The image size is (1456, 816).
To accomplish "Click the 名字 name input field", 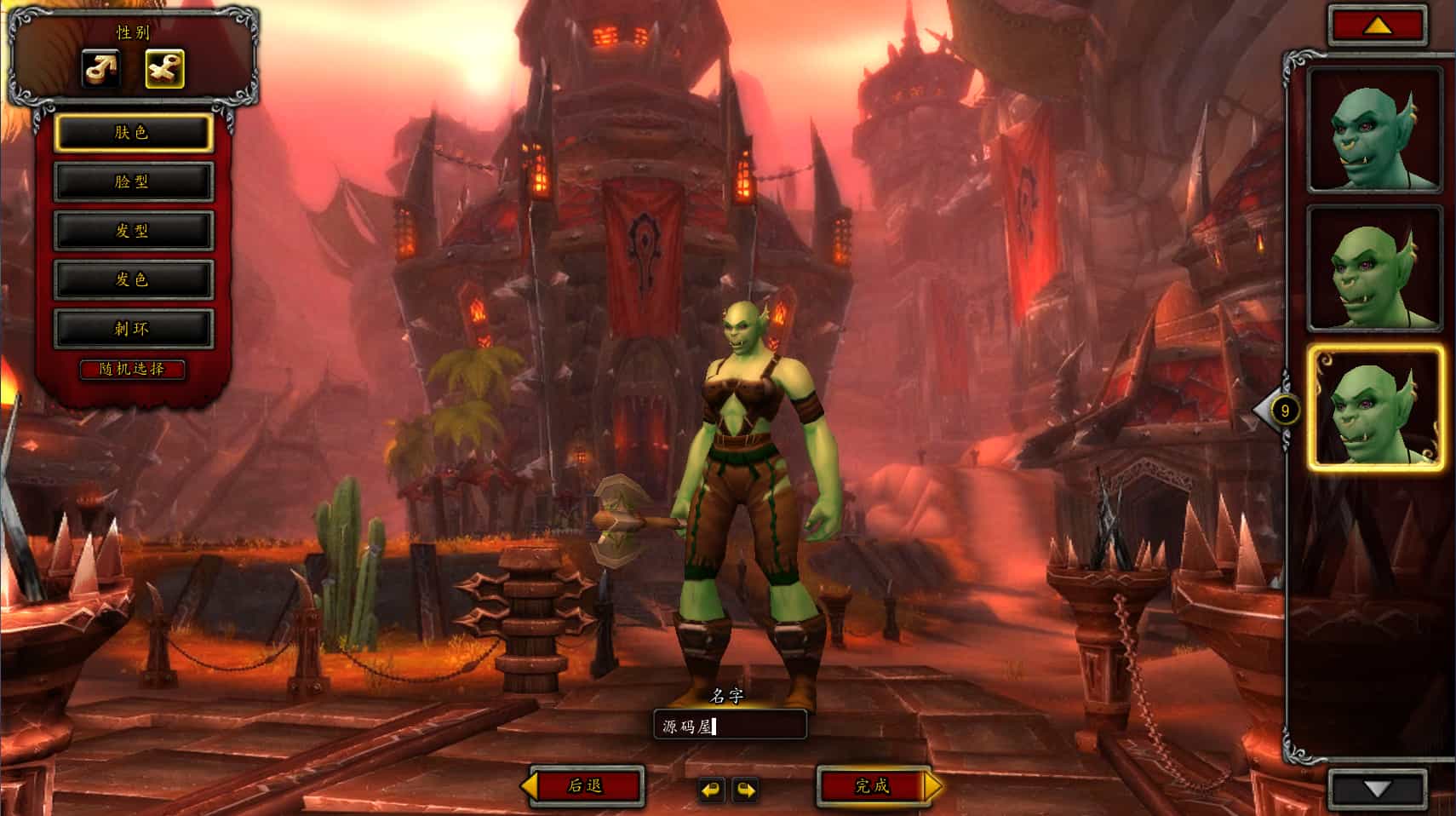I will click(x=730, y=726).
